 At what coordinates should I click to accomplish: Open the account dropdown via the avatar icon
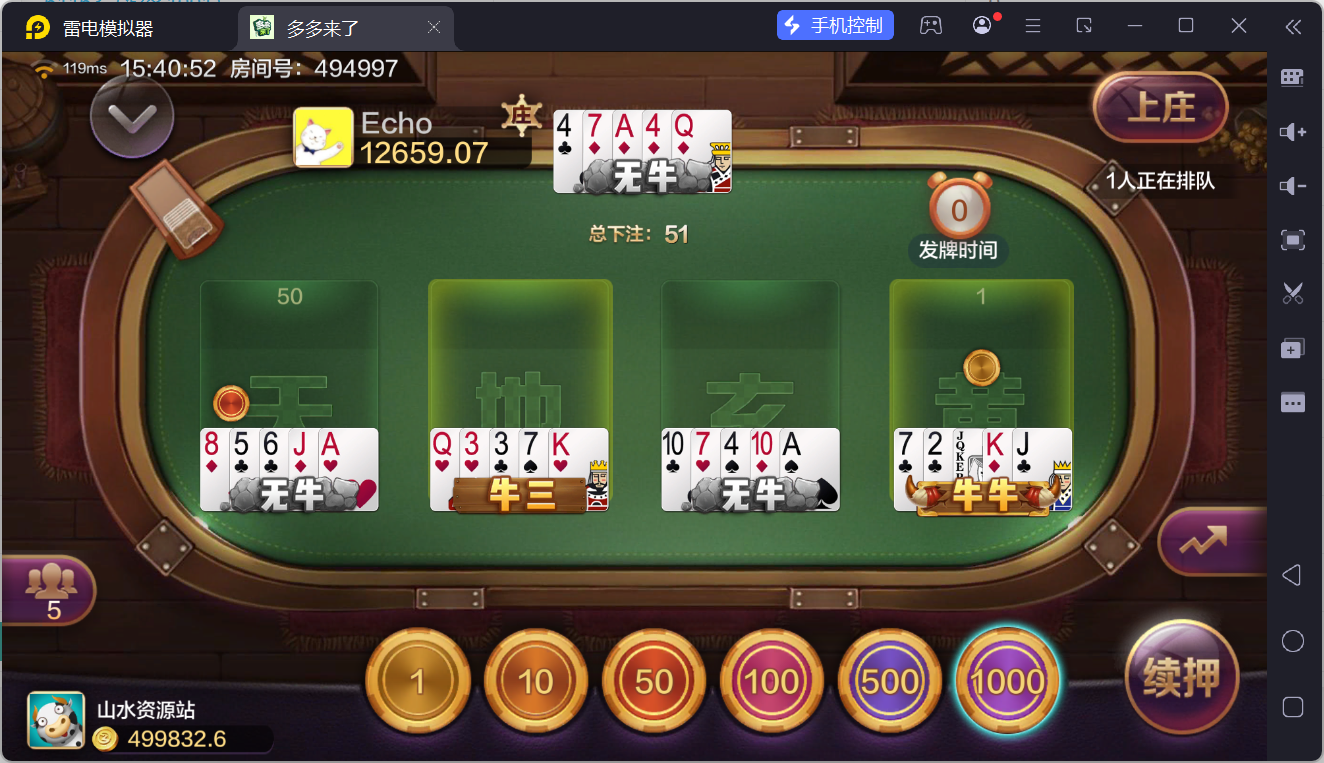click(x=981, y=25)
